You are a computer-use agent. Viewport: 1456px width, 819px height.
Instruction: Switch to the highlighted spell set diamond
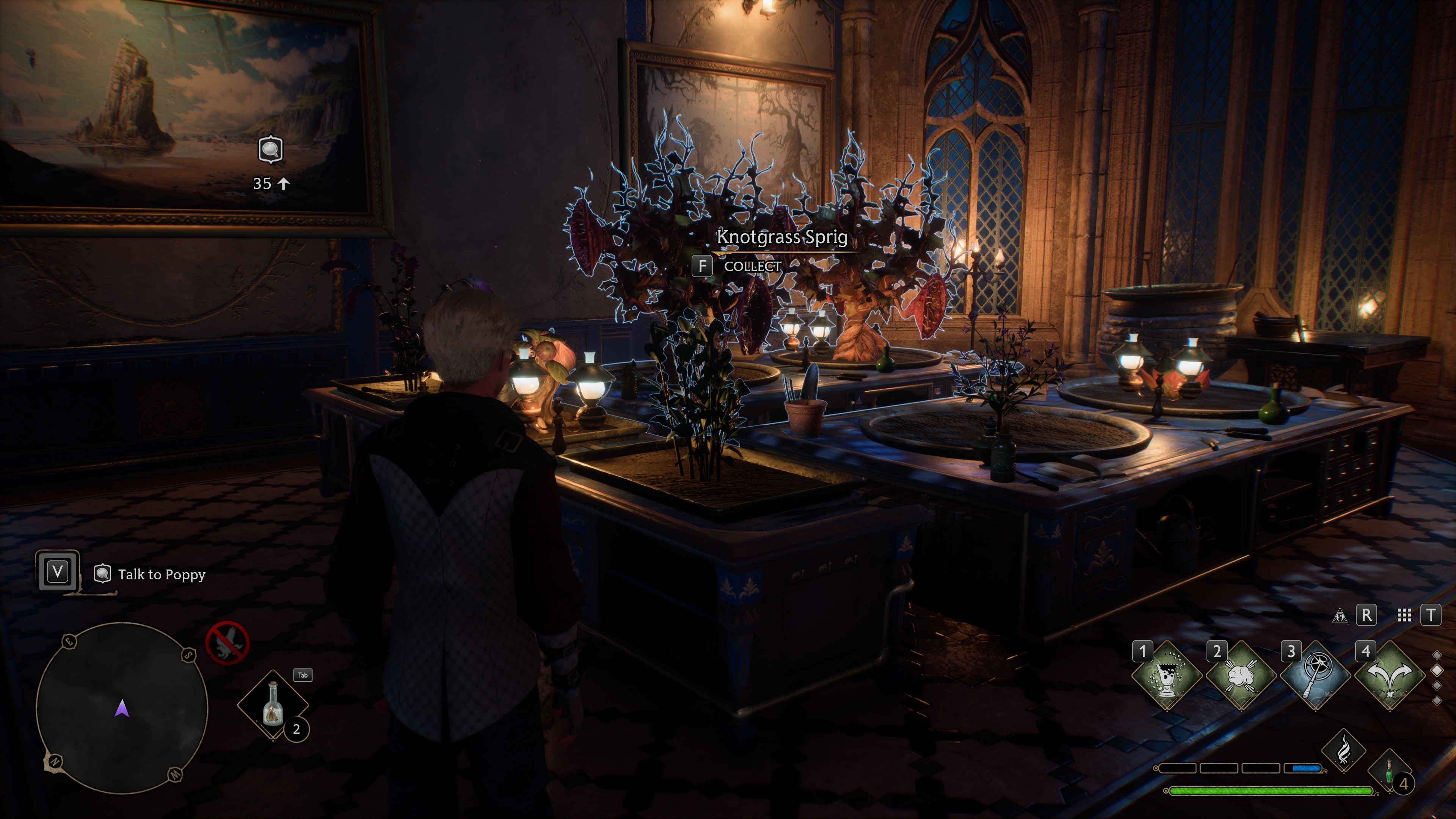coord(1437,670)
